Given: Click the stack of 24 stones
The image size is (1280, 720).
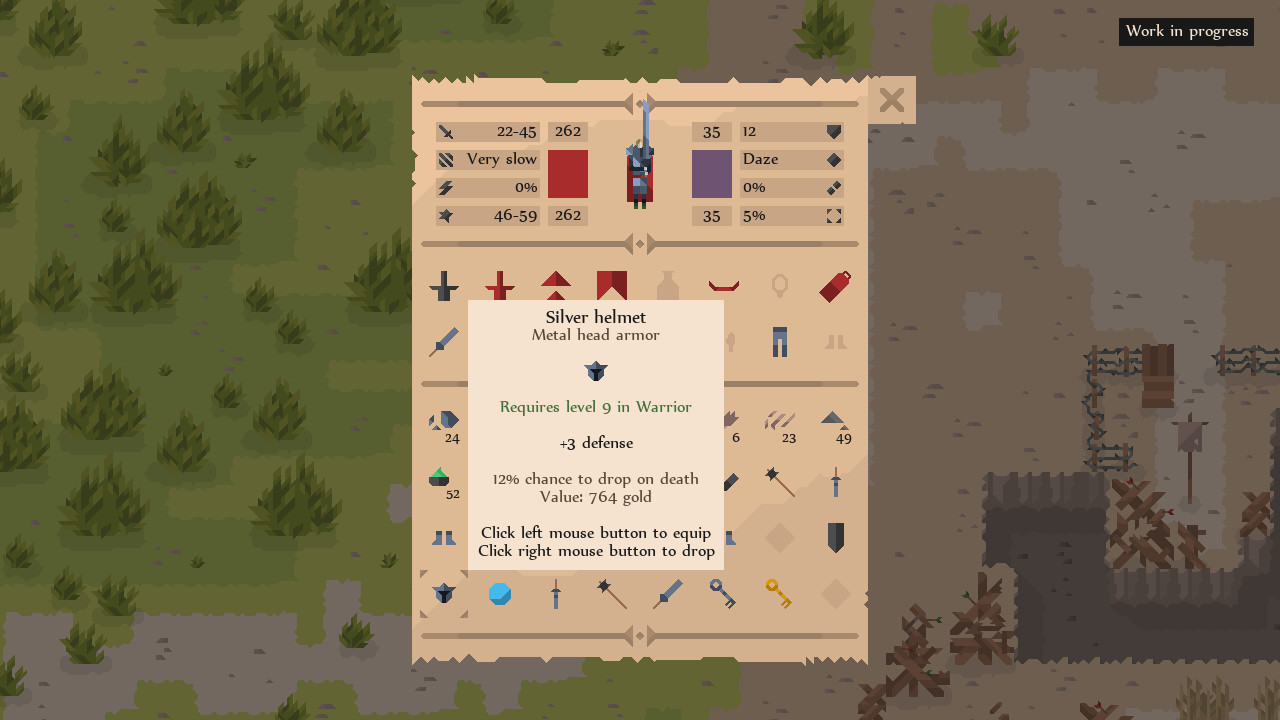Looking at the screenshot, I should click(444, 420).
